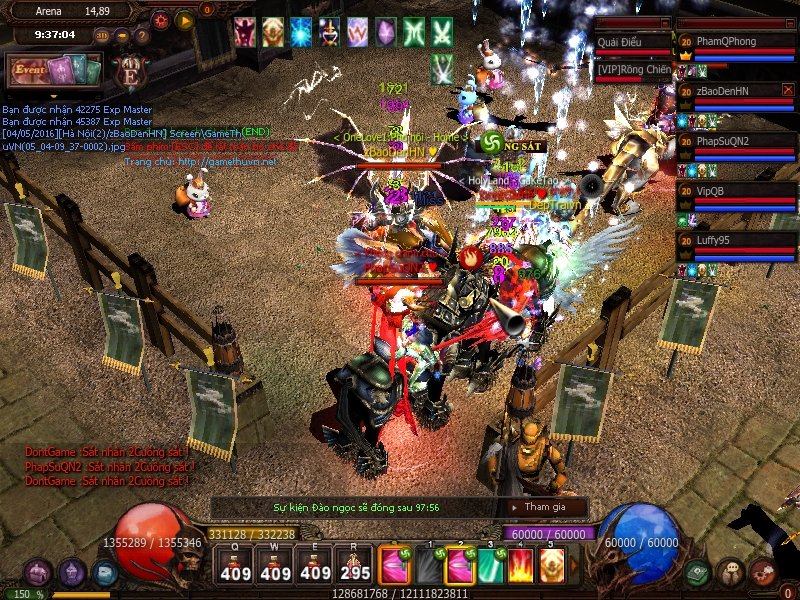Use the R potion slot with 295

(354, 567)
